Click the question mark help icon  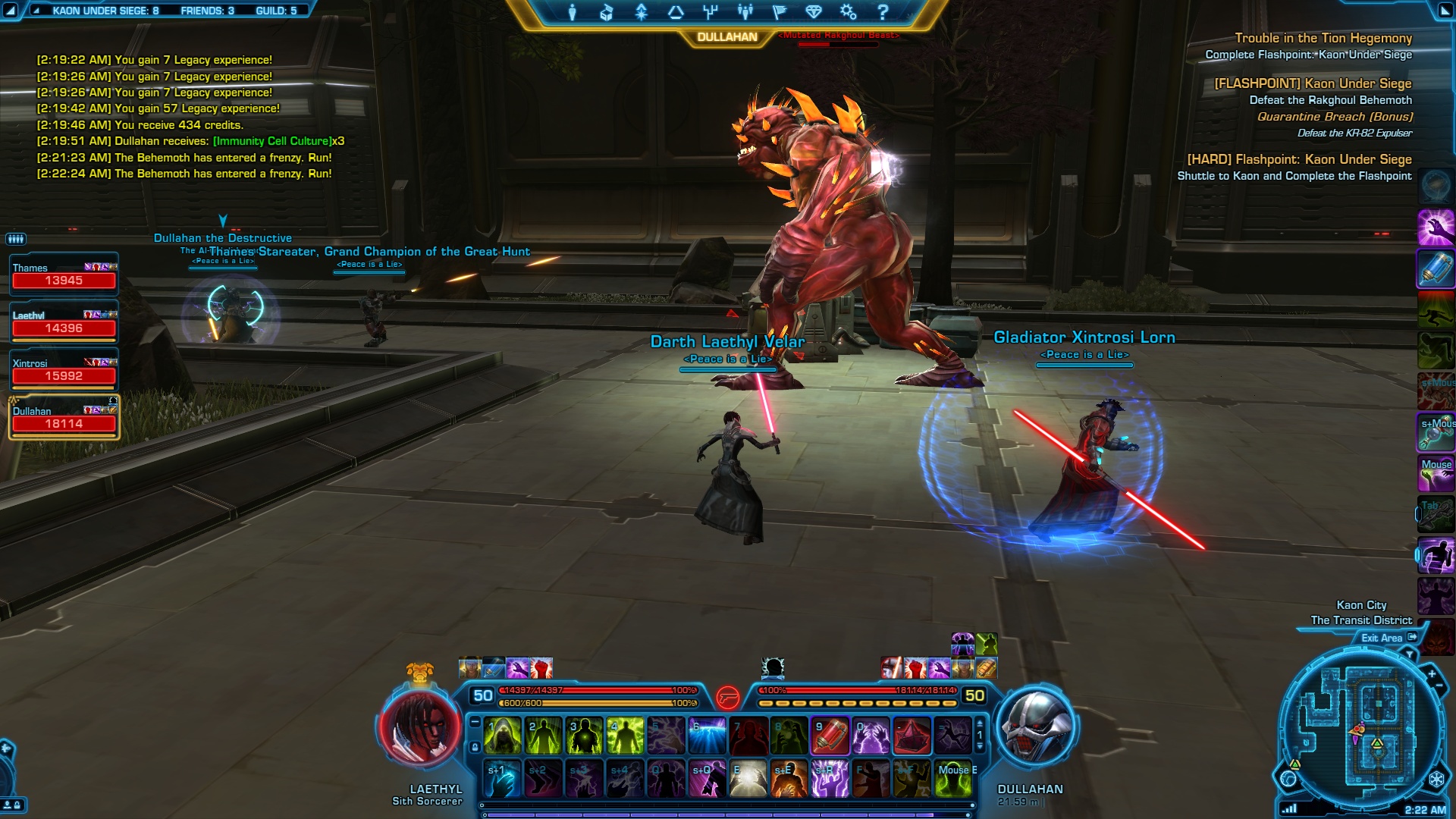(x=883, y=12)
